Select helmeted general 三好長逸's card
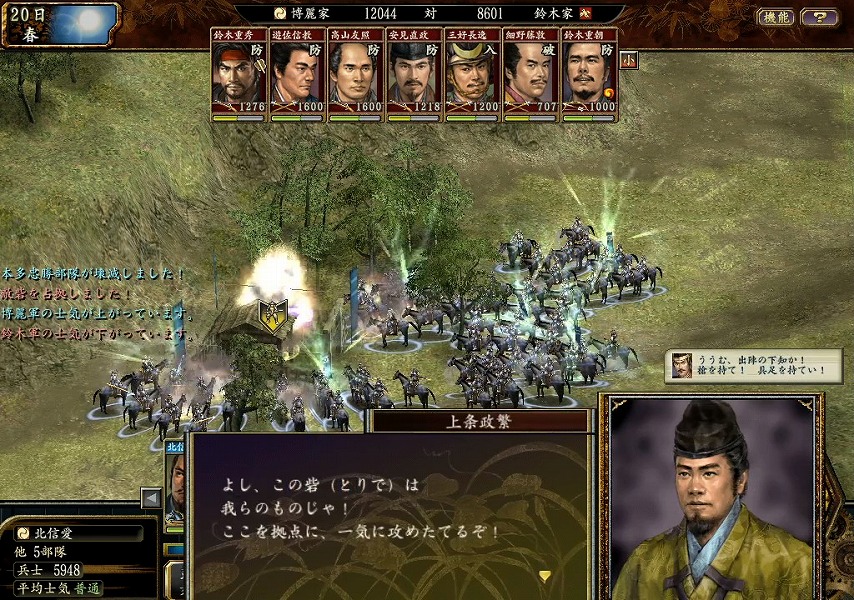 472,76
